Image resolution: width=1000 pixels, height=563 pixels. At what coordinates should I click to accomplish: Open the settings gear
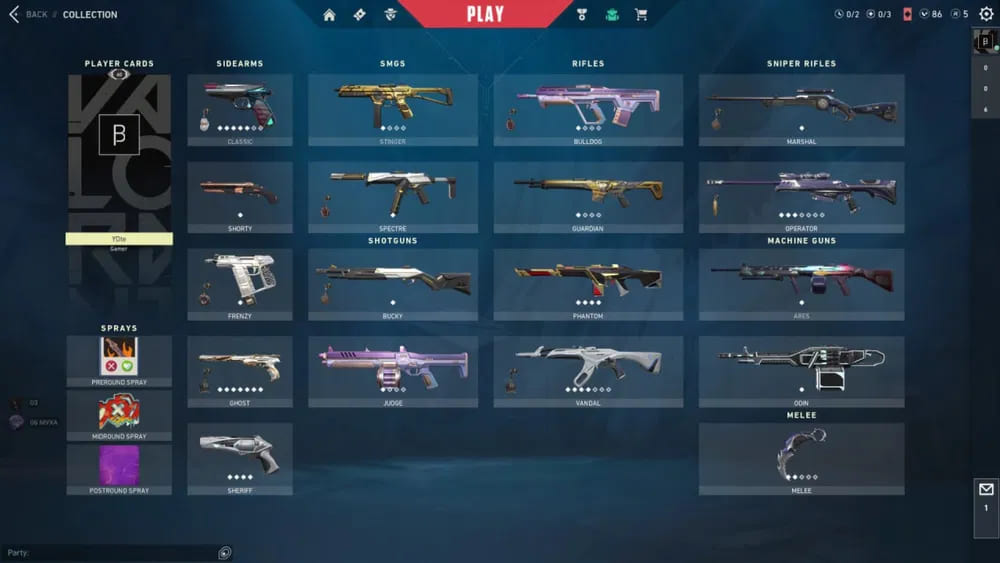click(x=986, y=14)
